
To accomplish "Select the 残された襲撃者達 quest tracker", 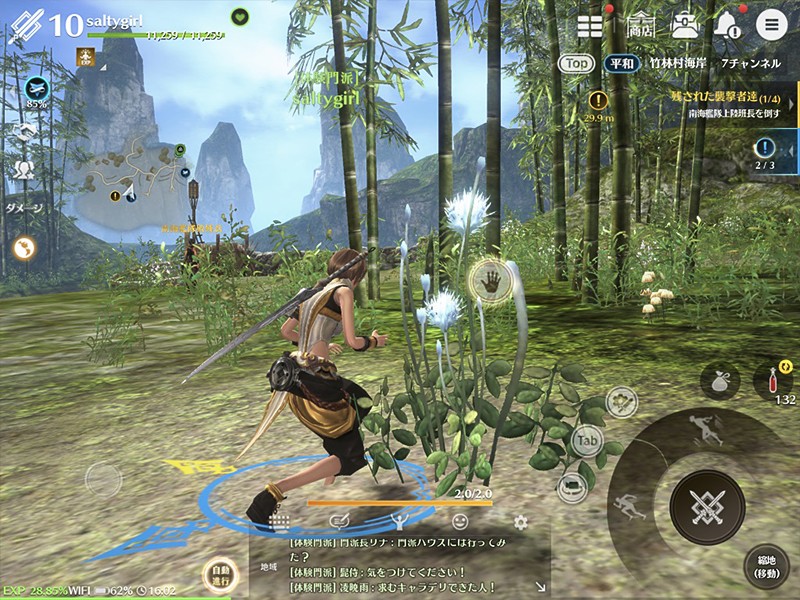I will (x=728, y=105).
